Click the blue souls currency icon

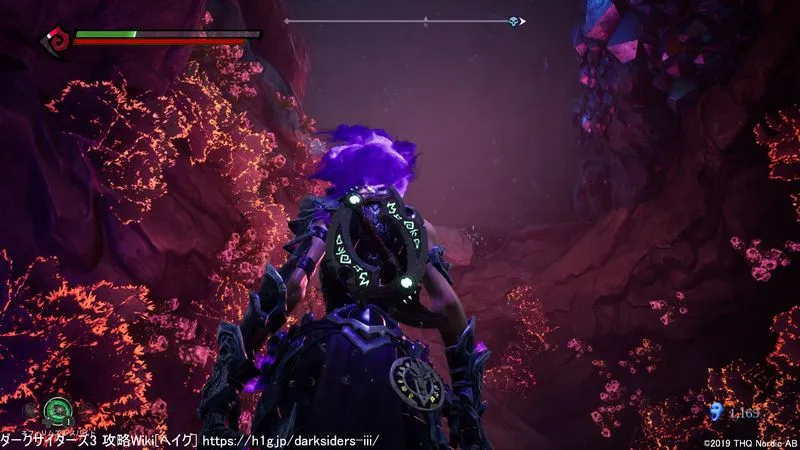[x=714, y=411]
